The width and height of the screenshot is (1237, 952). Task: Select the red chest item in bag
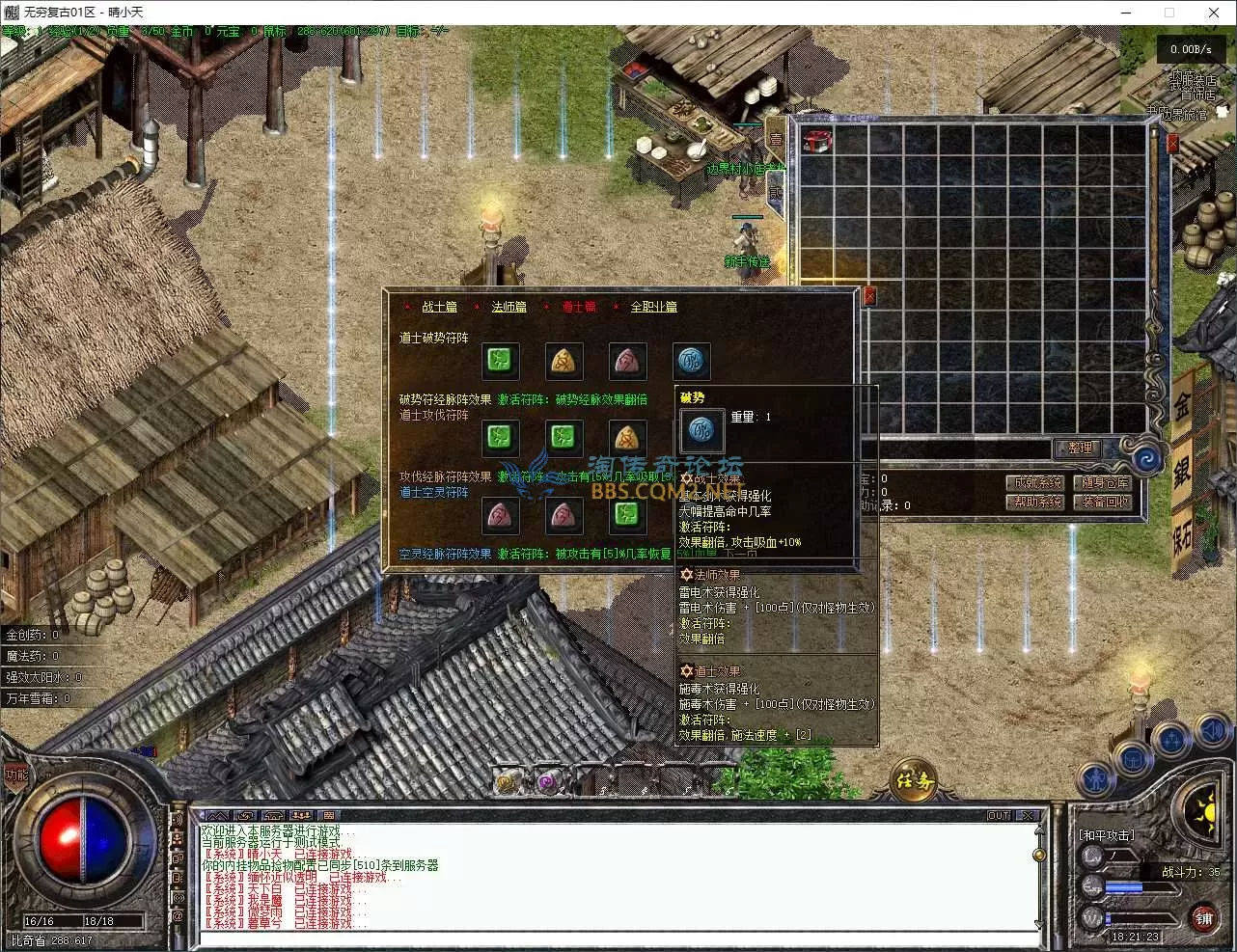tap(817, 141)
